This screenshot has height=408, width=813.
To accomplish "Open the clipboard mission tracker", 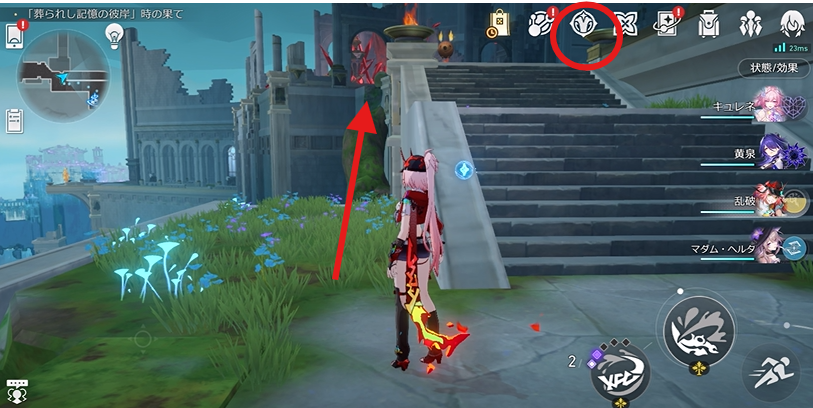I will [14, 121].
